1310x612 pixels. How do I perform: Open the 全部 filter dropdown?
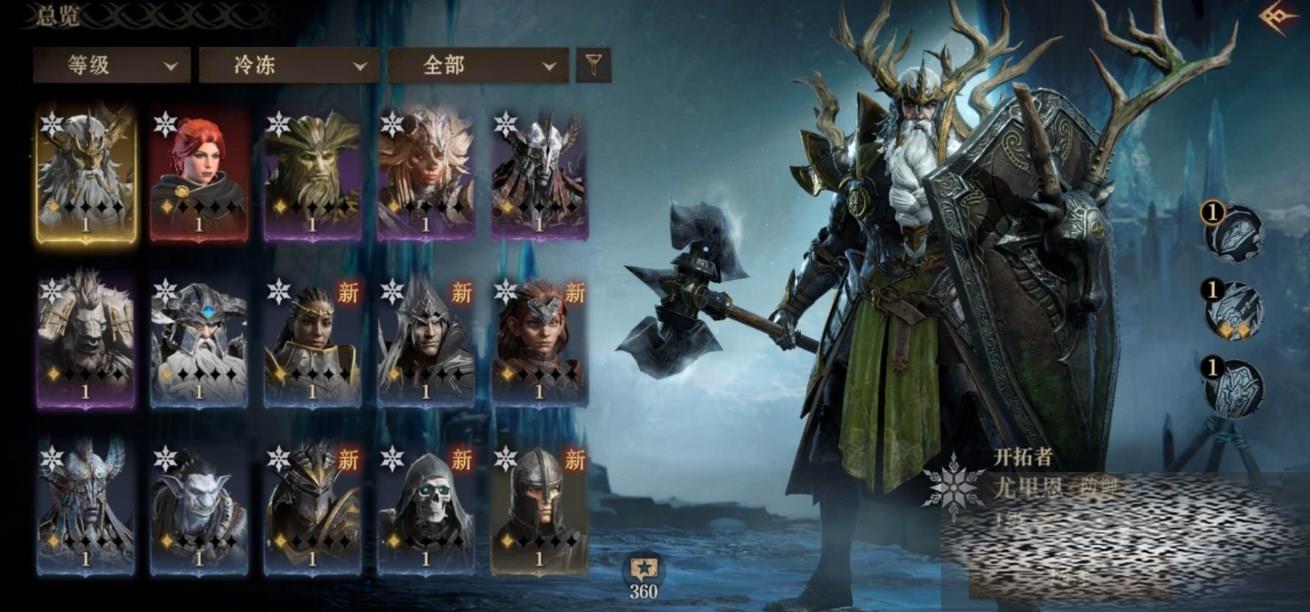coord(472,66)
